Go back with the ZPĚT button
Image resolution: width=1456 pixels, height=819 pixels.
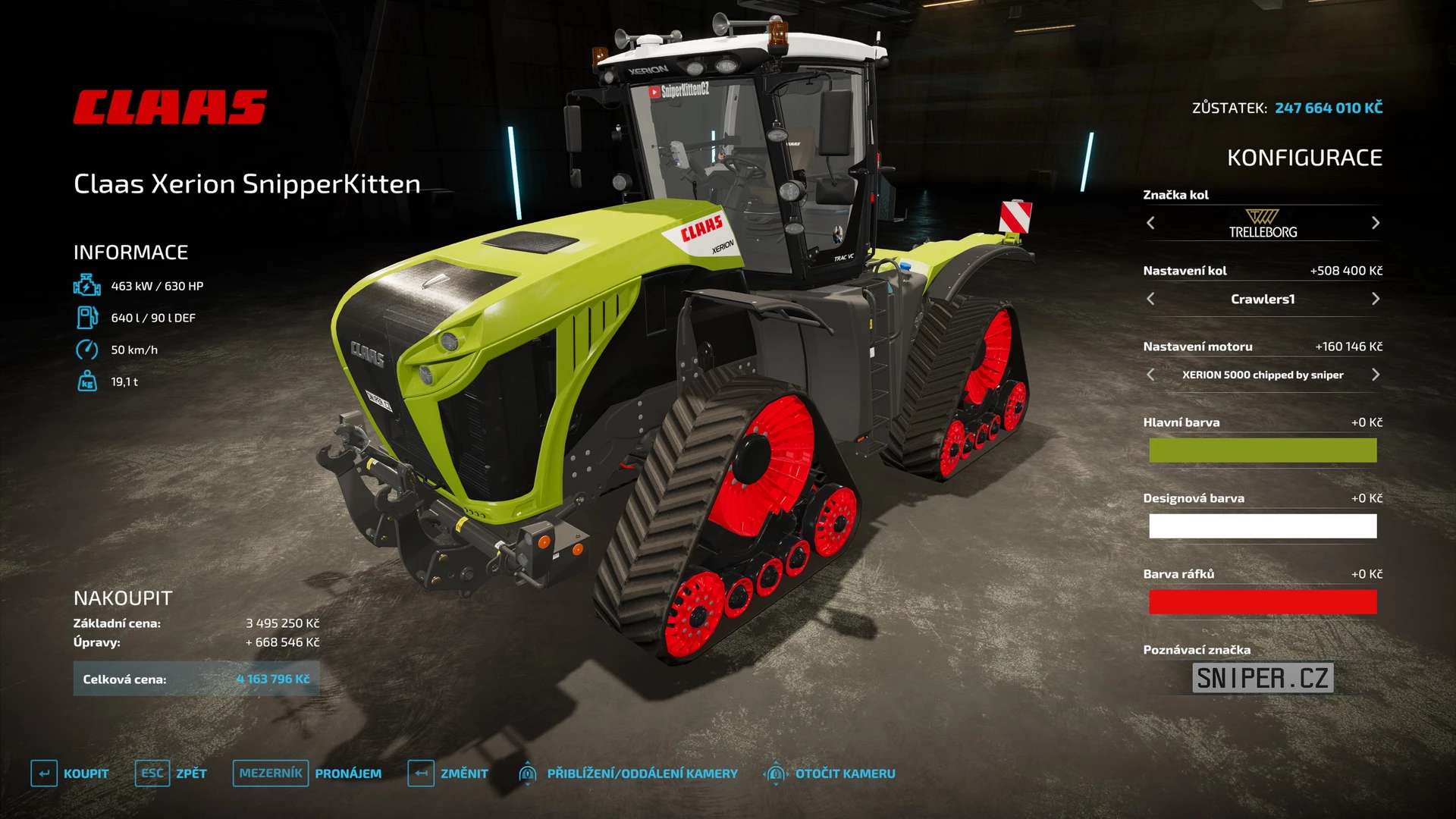171,773
